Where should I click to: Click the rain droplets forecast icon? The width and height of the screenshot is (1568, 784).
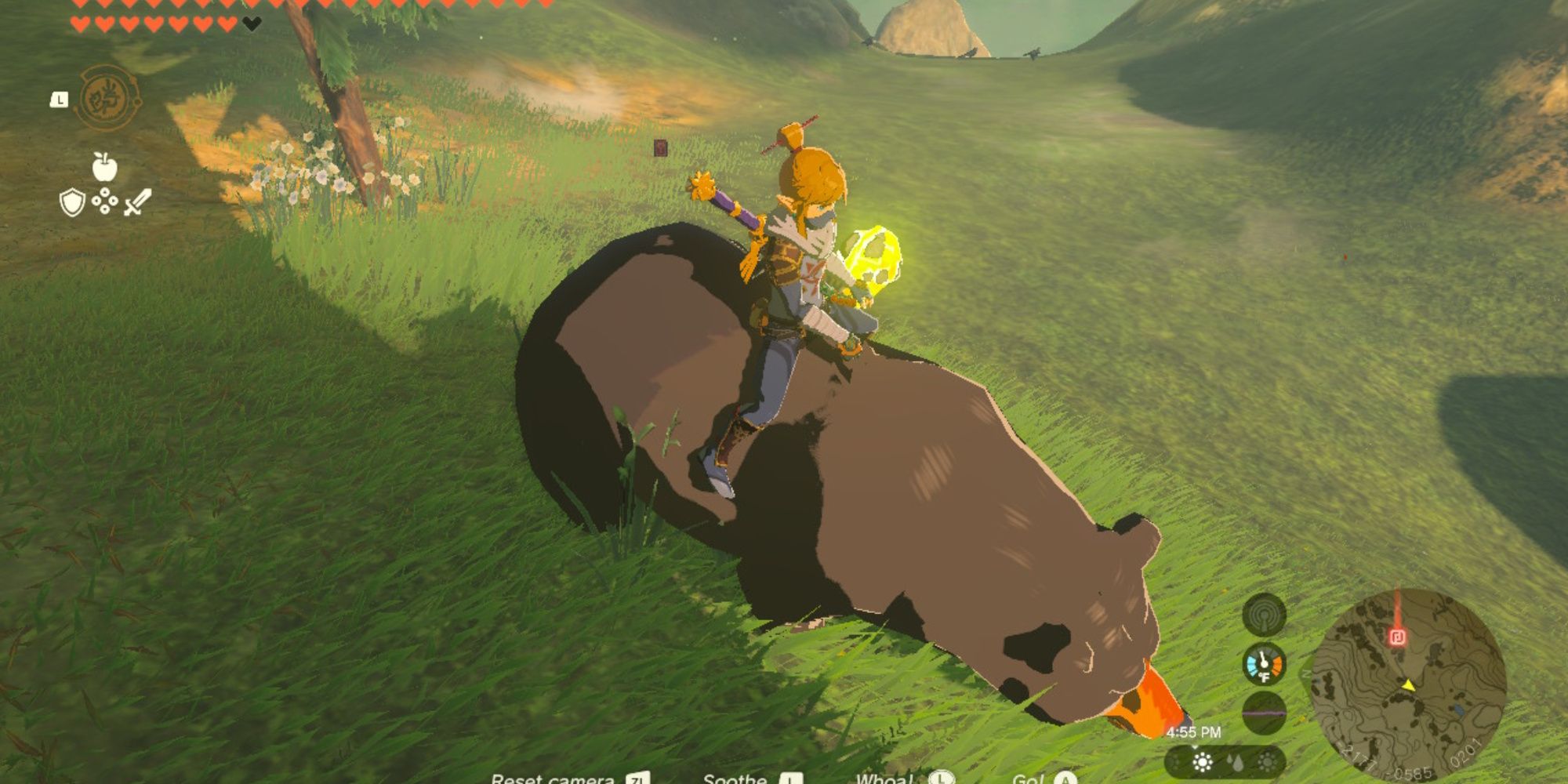[x=1236, y=764]
